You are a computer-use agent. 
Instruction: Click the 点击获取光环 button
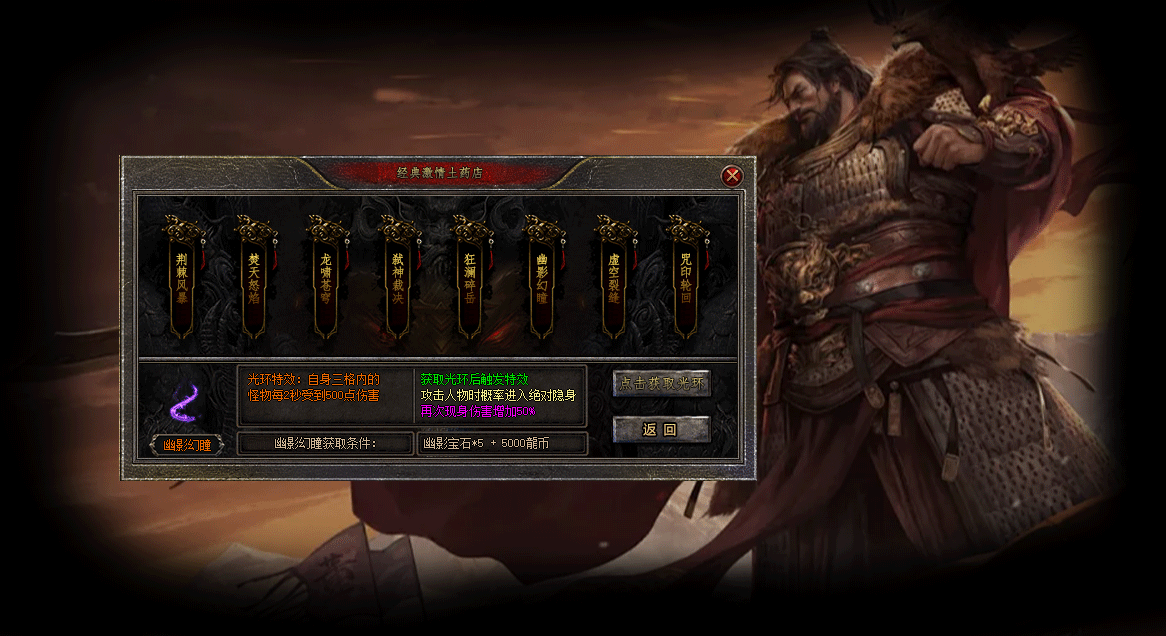[x=661, y=384]
